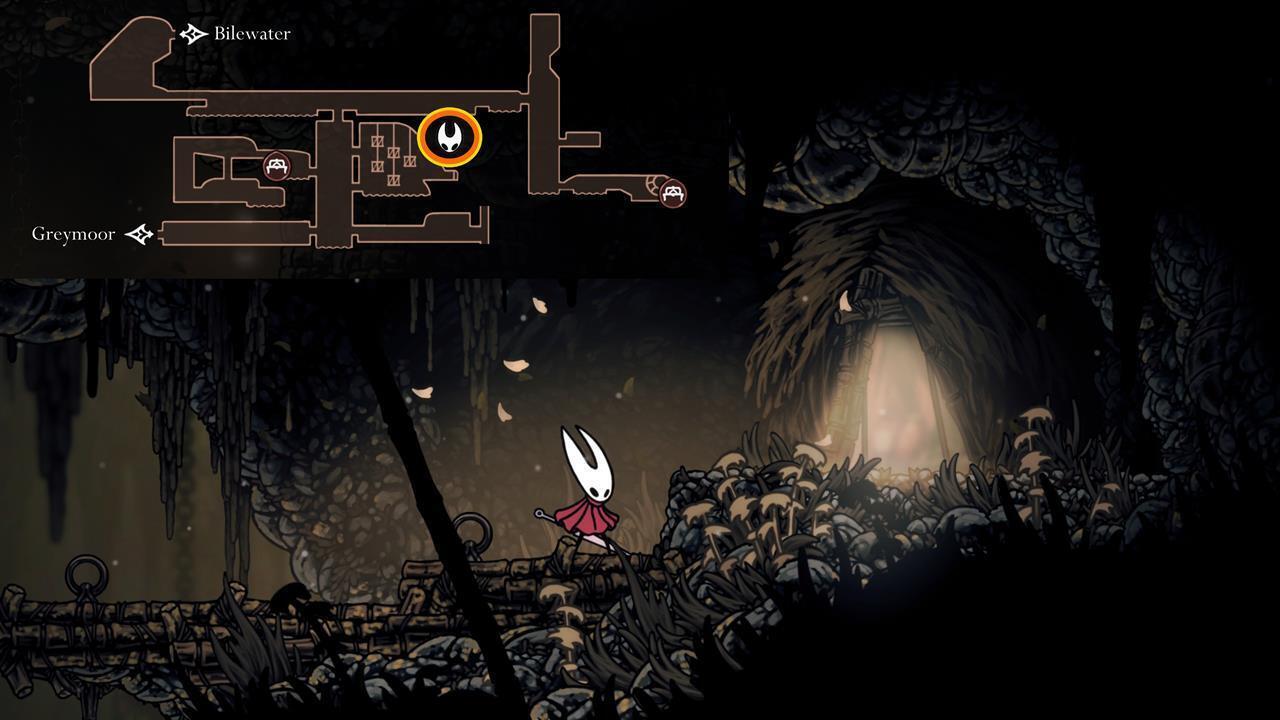This screenshot has width=1280, height=720.
Task: Select the upper-left hatch marker in the map
Action: 377,140
